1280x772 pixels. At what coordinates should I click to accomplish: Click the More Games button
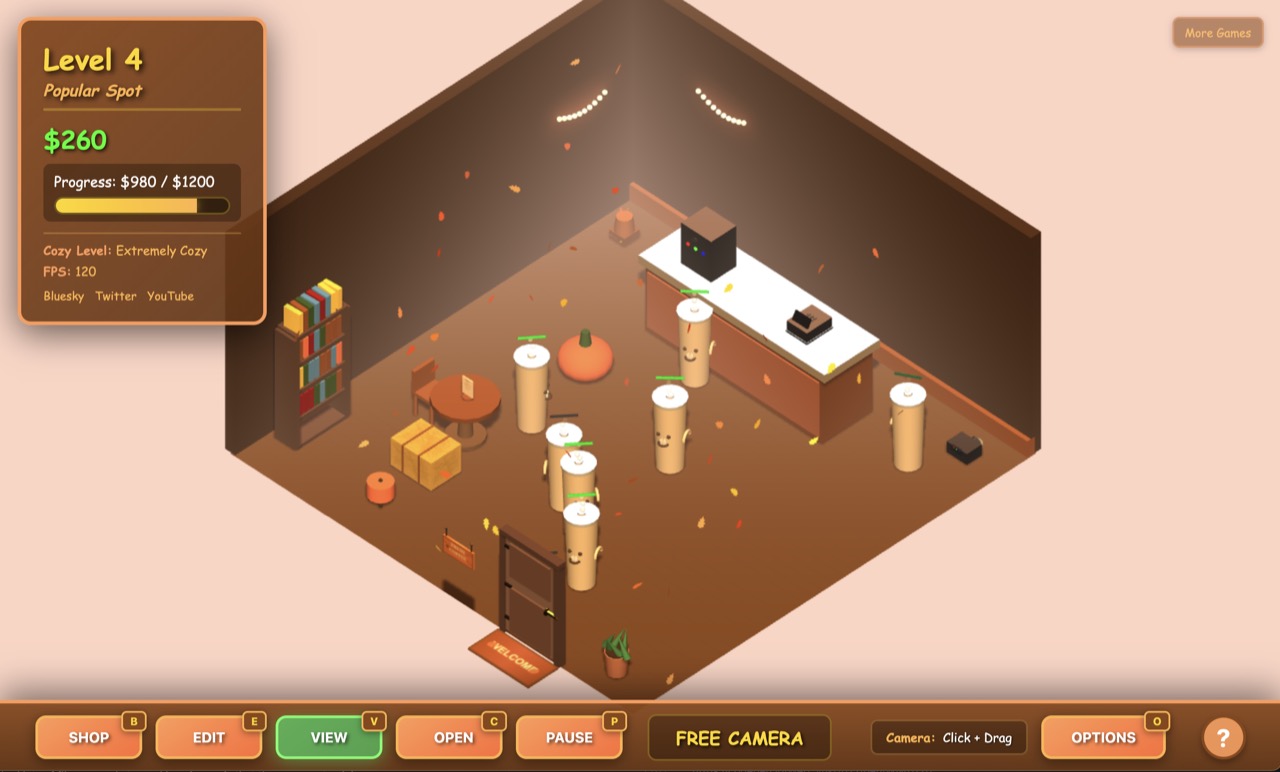(1217, 32)
